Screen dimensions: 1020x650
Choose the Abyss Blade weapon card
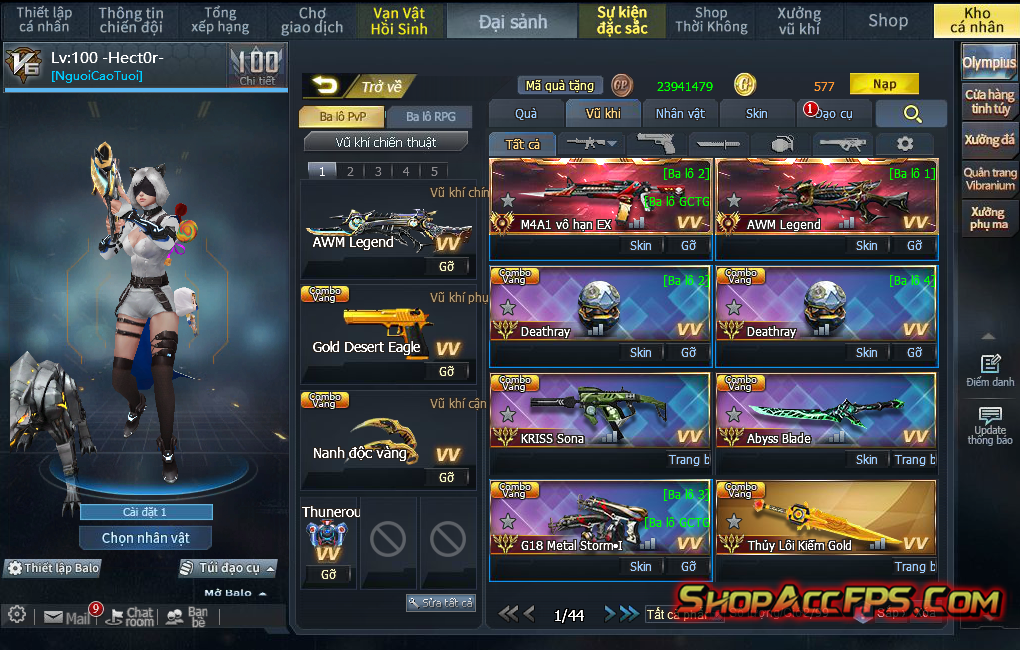point(826,411)
